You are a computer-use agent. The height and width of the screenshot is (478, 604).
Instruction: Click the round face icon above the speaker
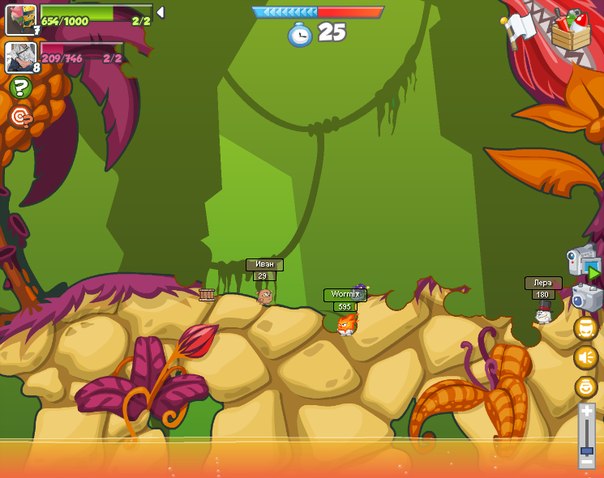586,328
